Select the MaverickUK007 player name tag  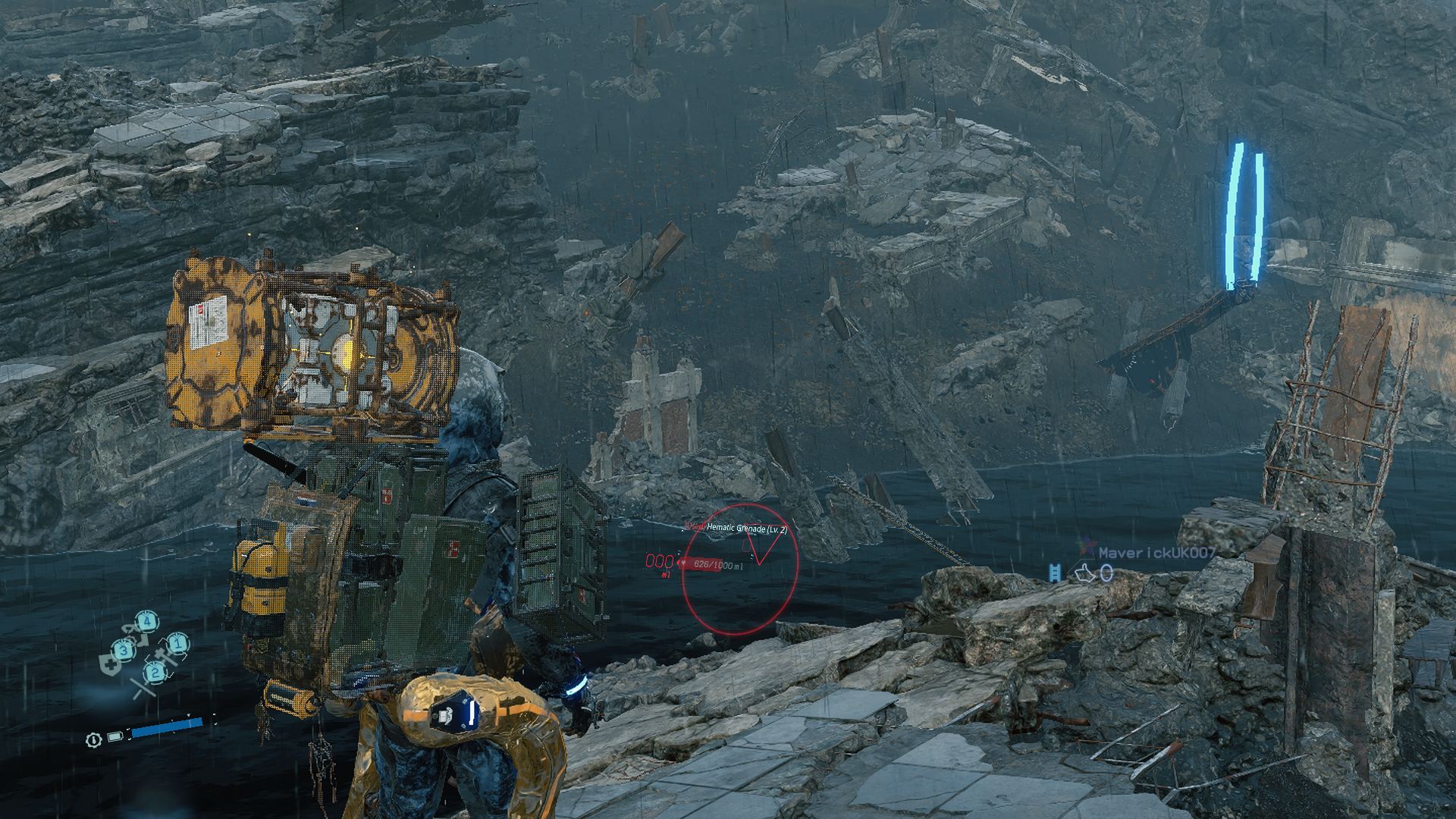pos(1157,554)
